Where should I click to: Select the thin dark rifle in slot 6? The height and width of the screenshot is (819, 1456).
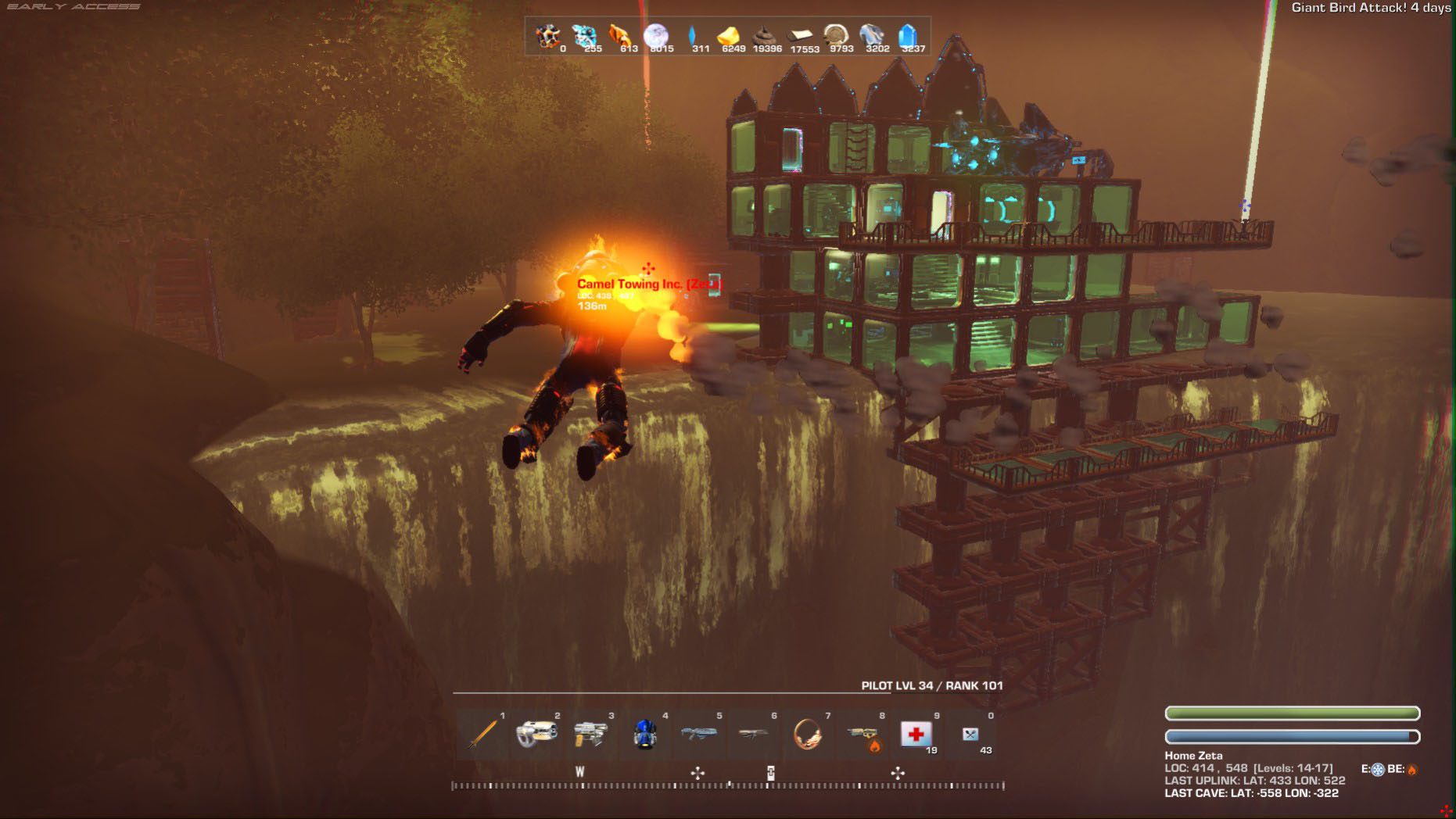click(x=753, y=734)
